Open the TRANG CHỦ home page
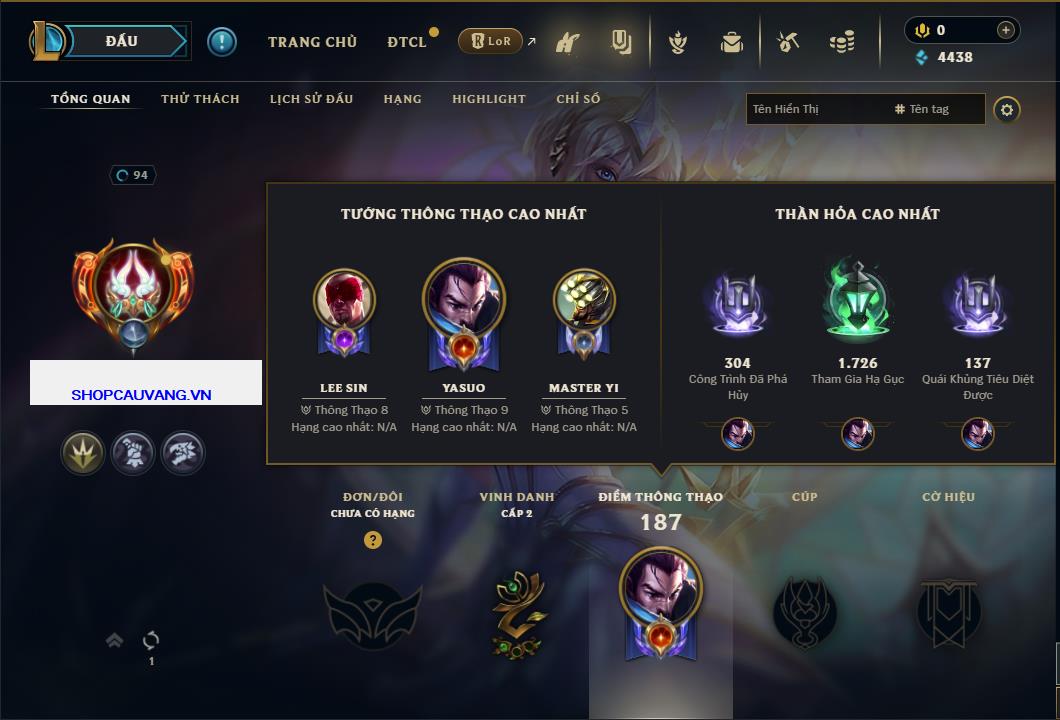 [x=312, y=42]
